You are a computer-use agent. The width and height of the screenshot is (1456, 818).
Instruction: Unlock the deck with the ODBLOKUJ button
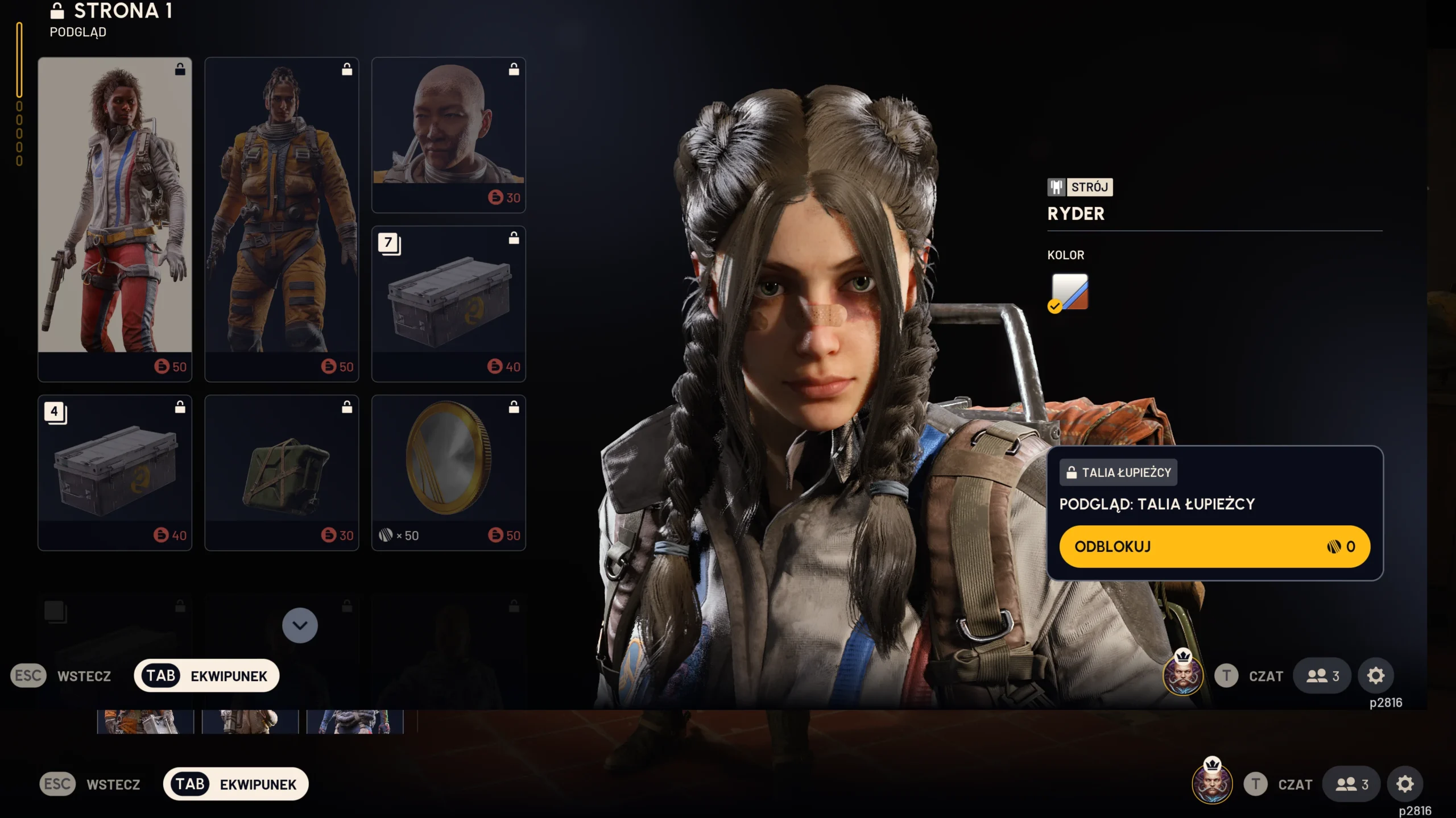[x=1214, y=546]
